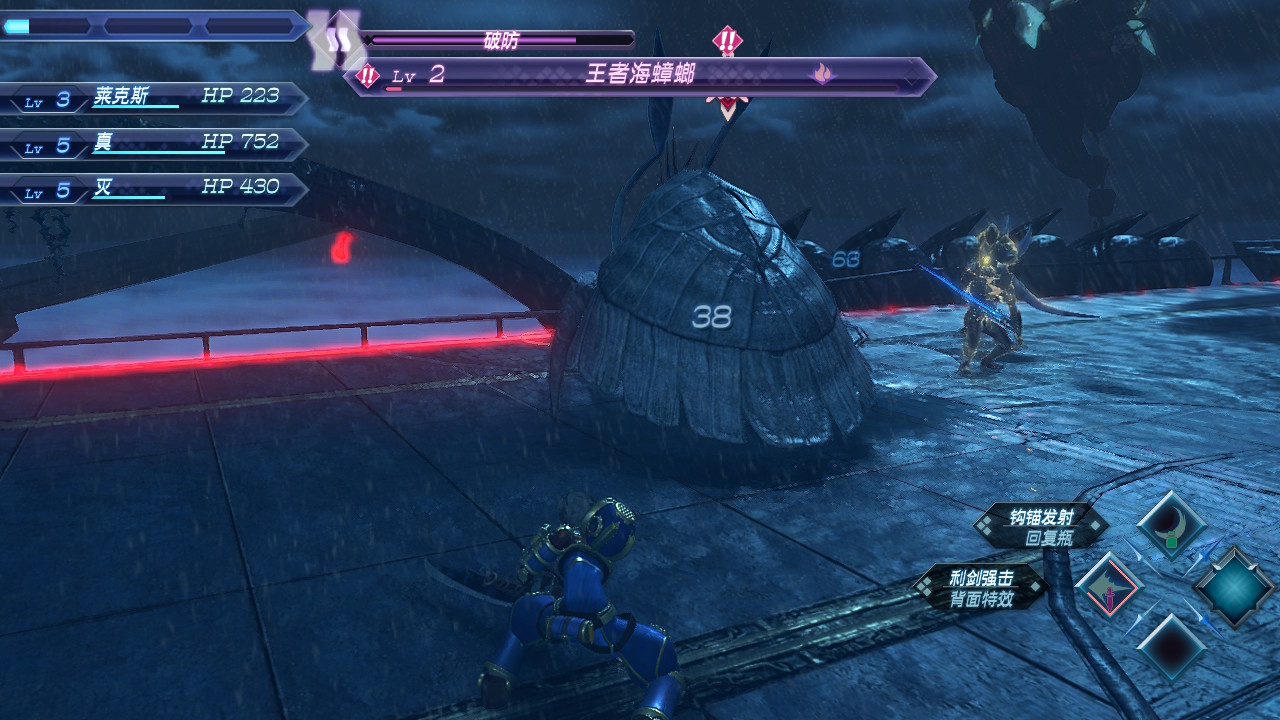Click the 利剑强击 背面特效 art label
This screenshot has height=720, width=1280.
982,588
